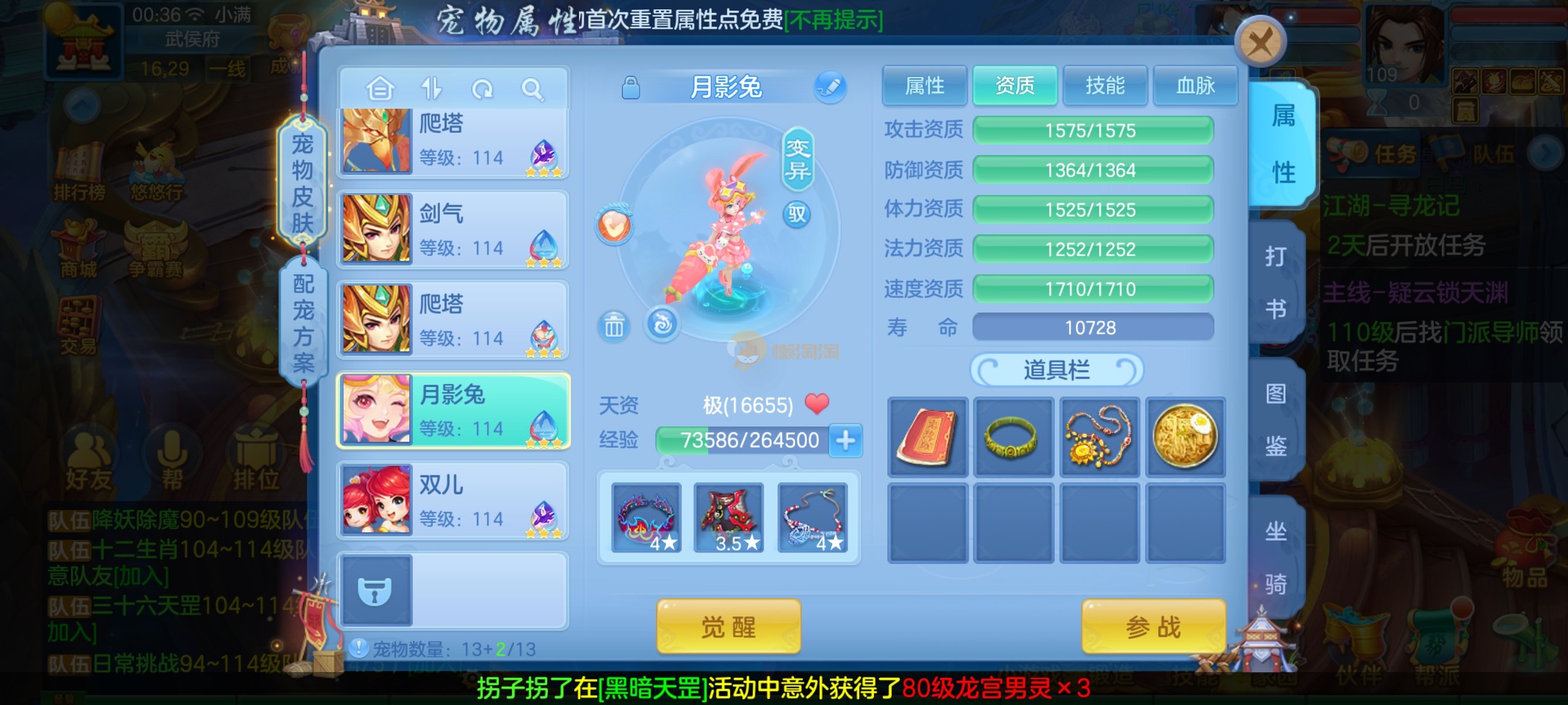Viewport: 1568px width, 705px height.
Task: Select the 剑气 pet in the list
Action: coord(453,230)
